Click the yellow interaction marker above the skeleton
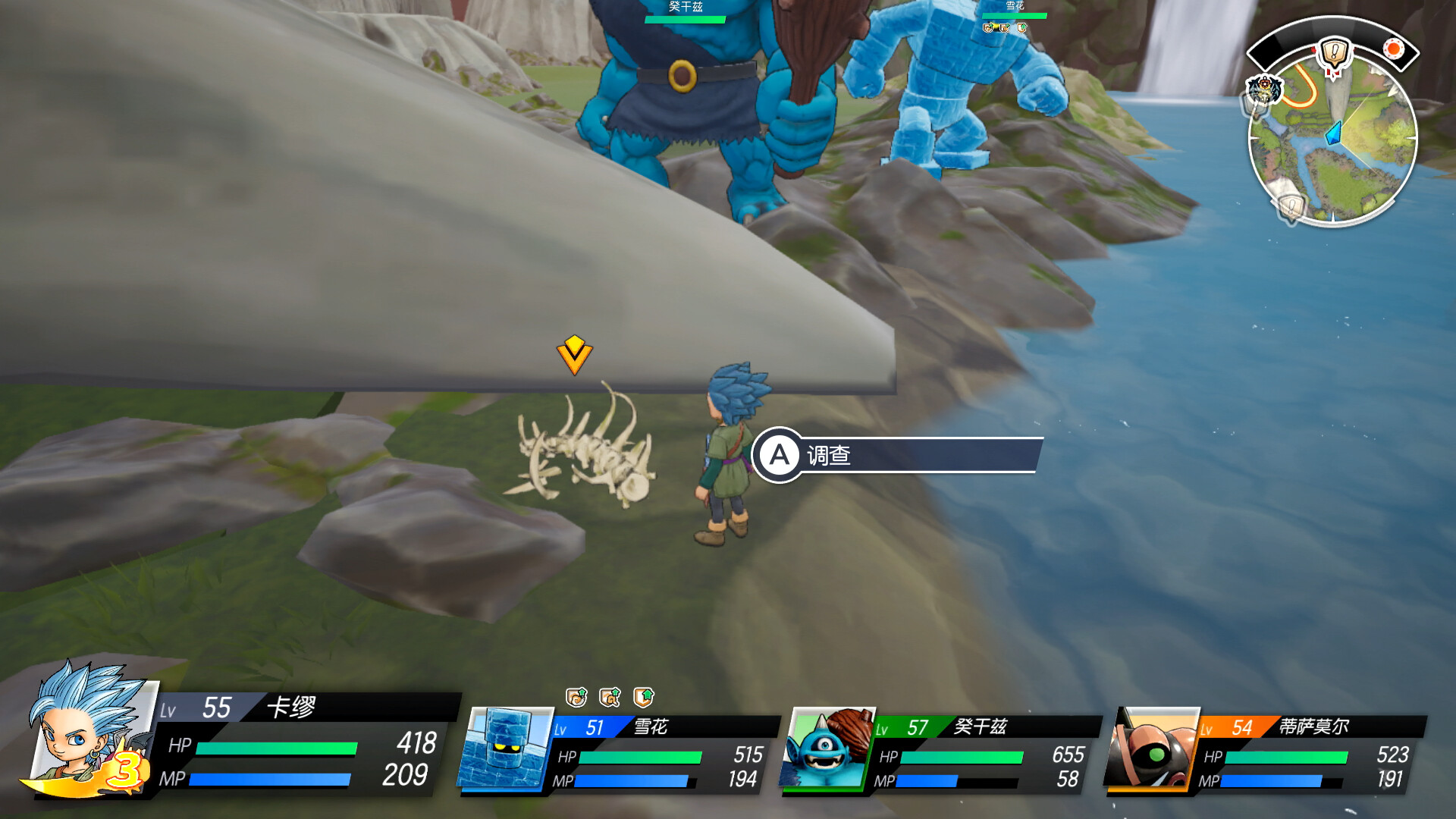Image resolution: width=1456 pixels, height=819 pixels. (574, 354)
